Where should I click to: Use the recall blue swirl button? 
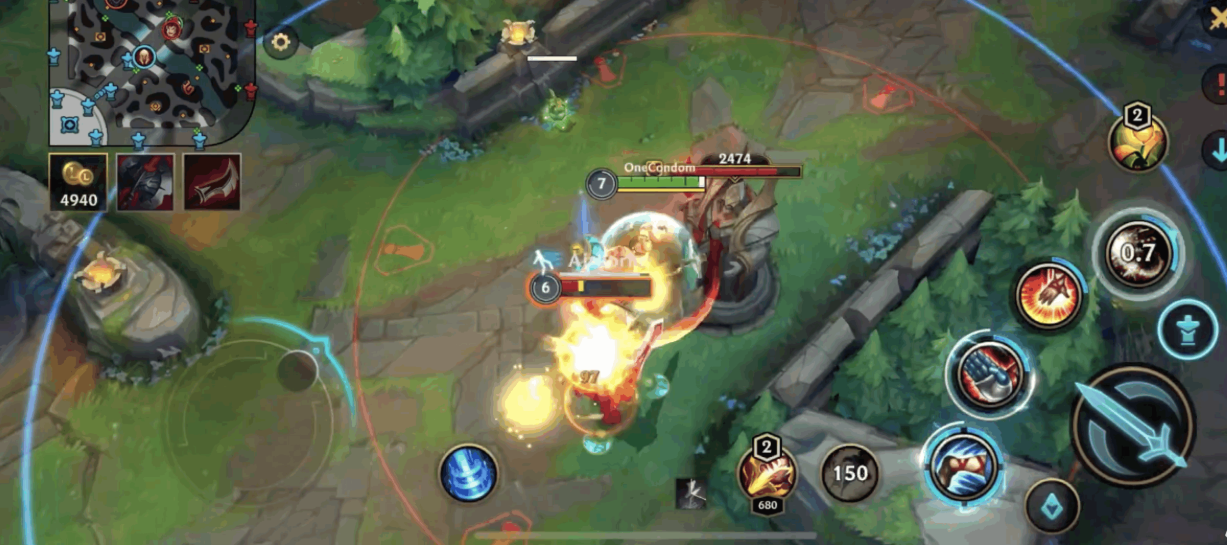click(468, 473)
